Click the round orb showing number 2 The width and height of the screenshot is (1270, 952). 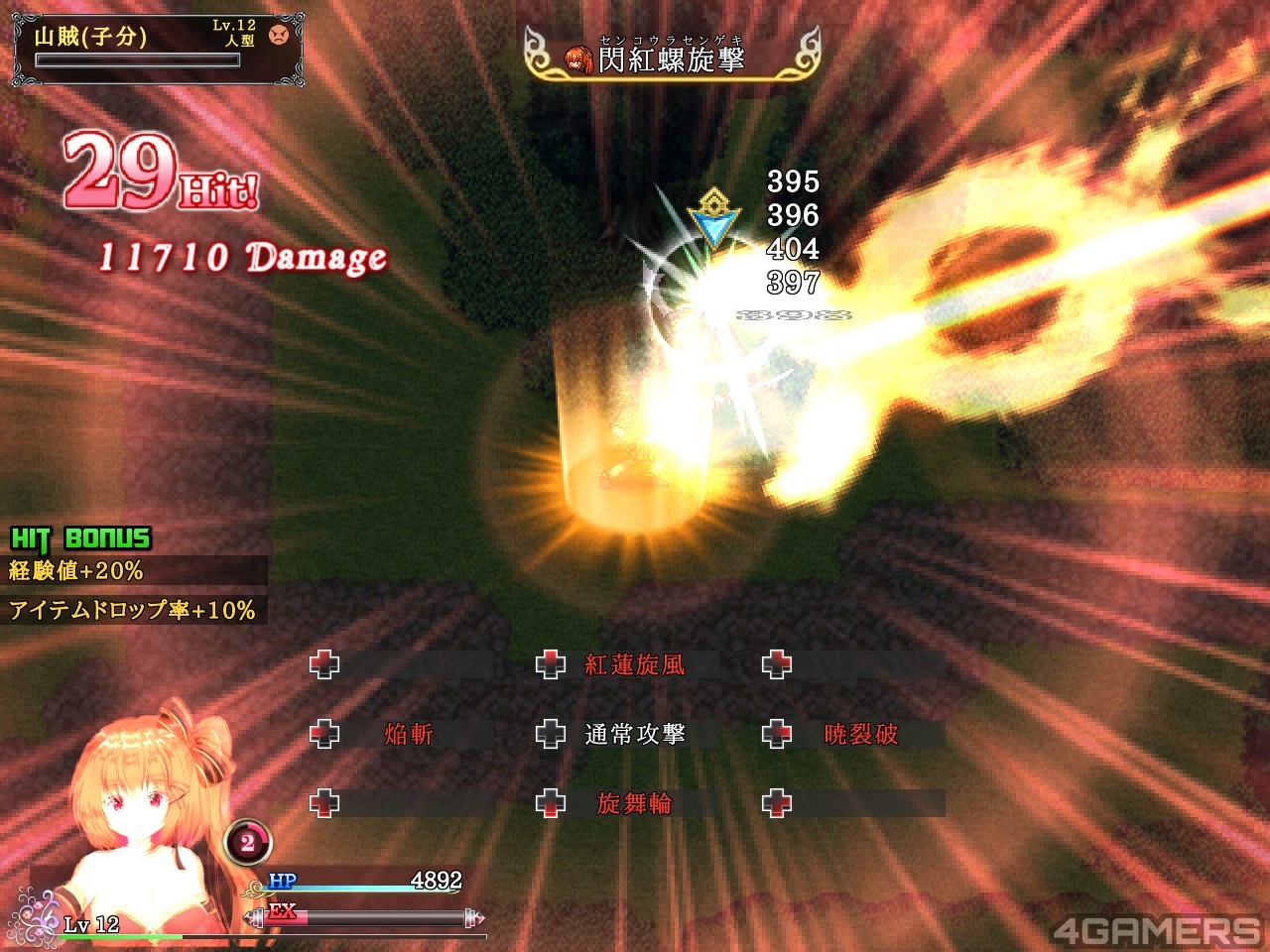[247, 843]
